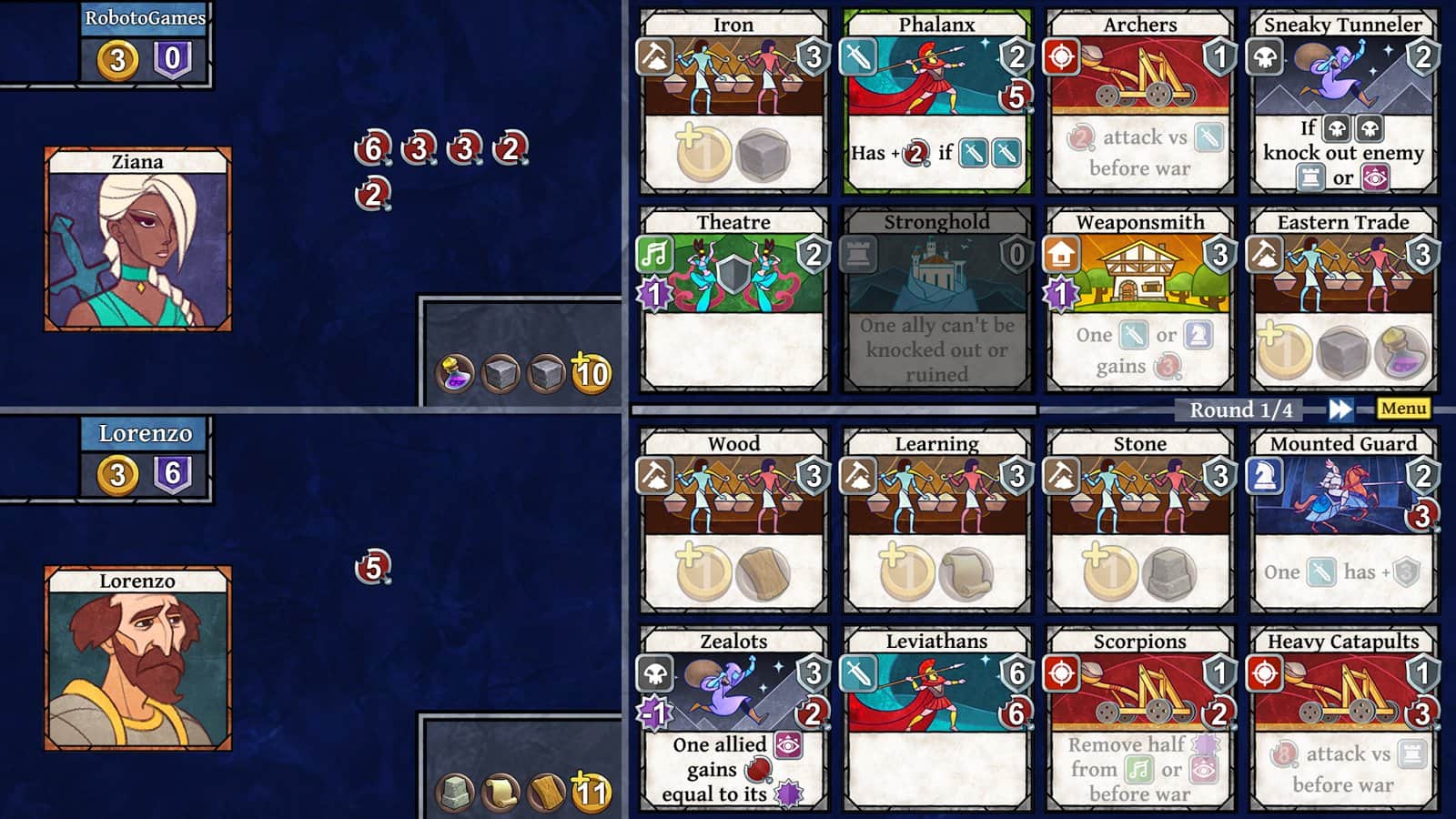Select the Heavy Catapults card

(1342, 719)
